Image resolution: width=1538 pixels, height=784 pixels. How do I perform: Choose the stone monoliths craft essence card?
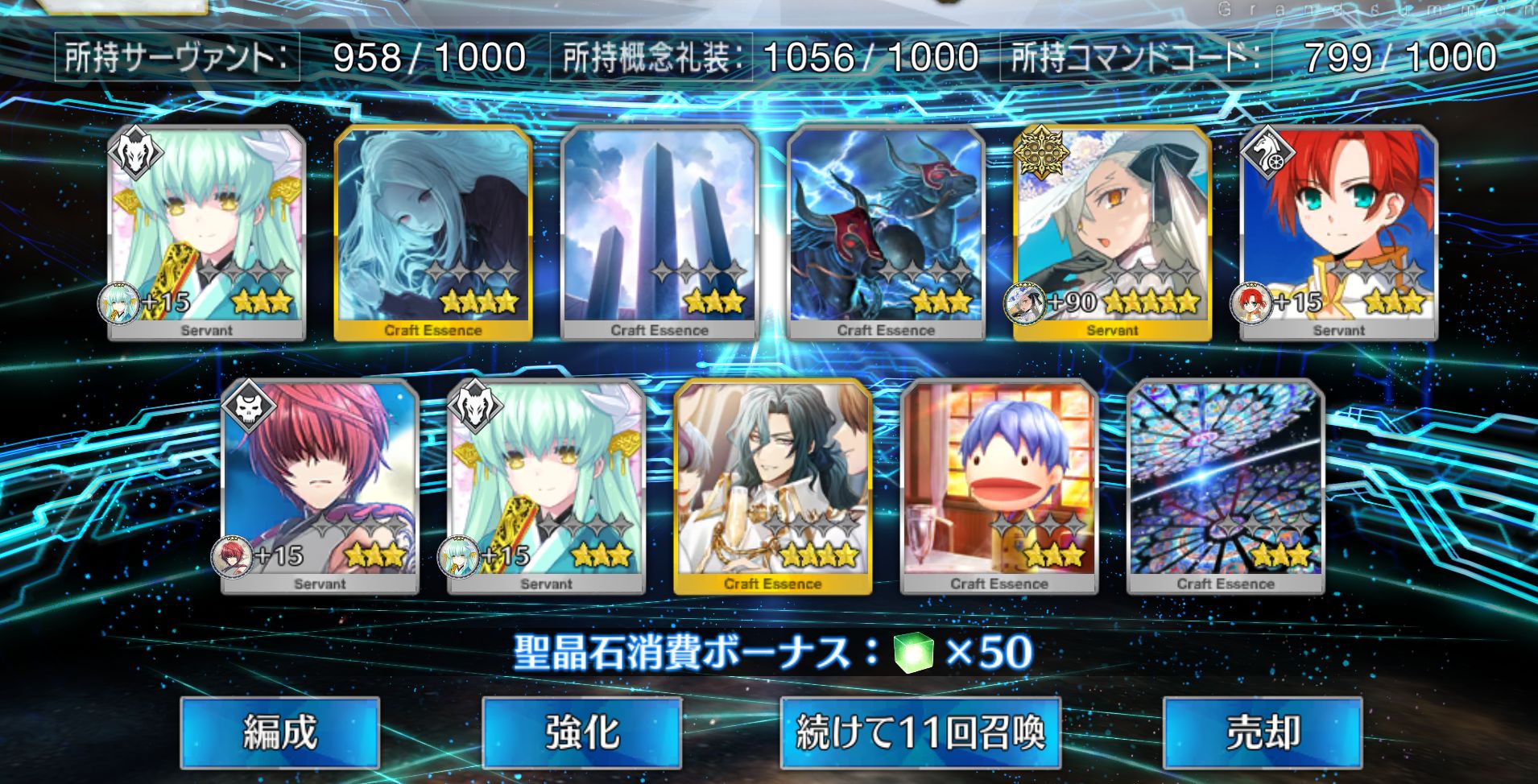(659, 233)
